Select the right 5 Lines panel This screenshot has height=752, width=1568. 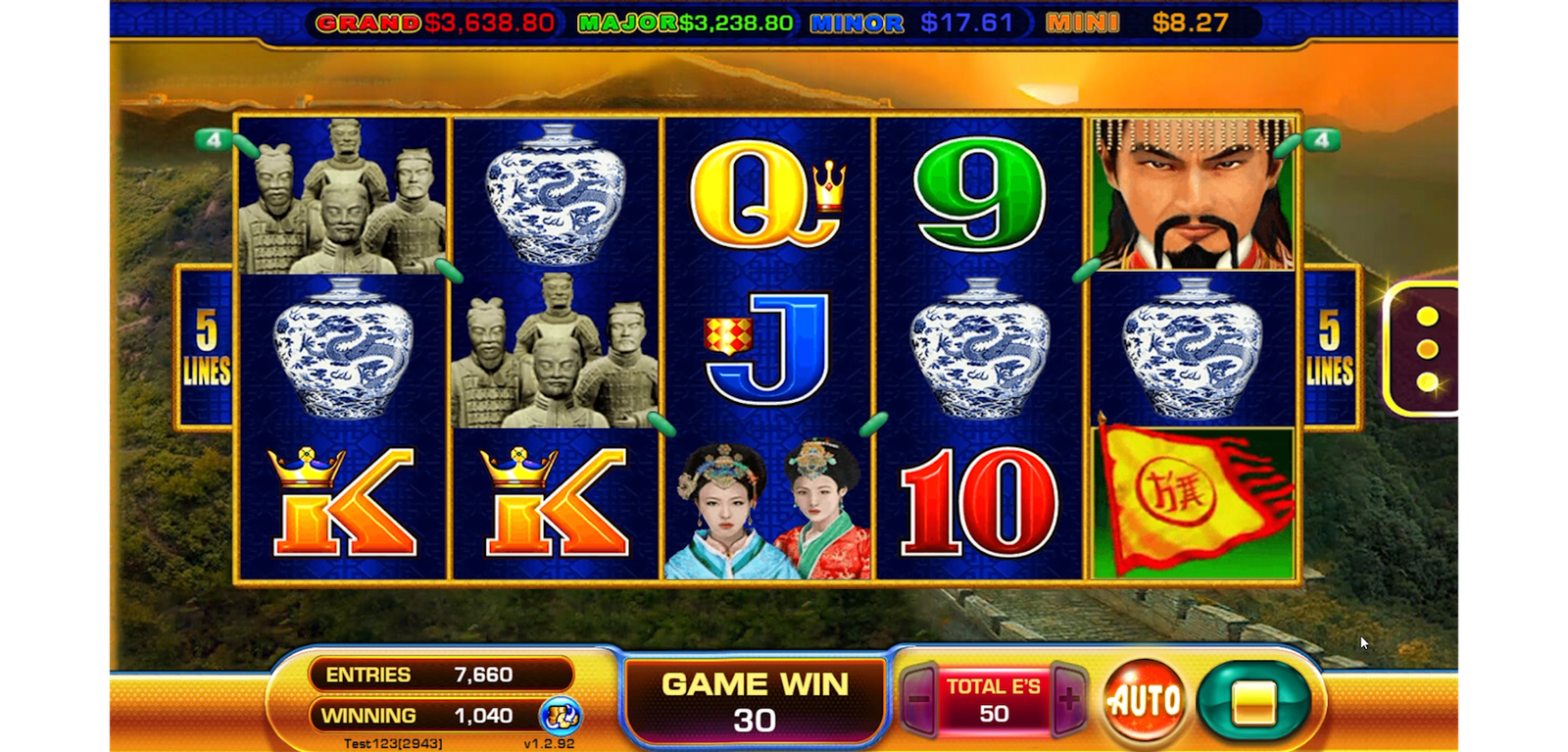(1329, 347)
